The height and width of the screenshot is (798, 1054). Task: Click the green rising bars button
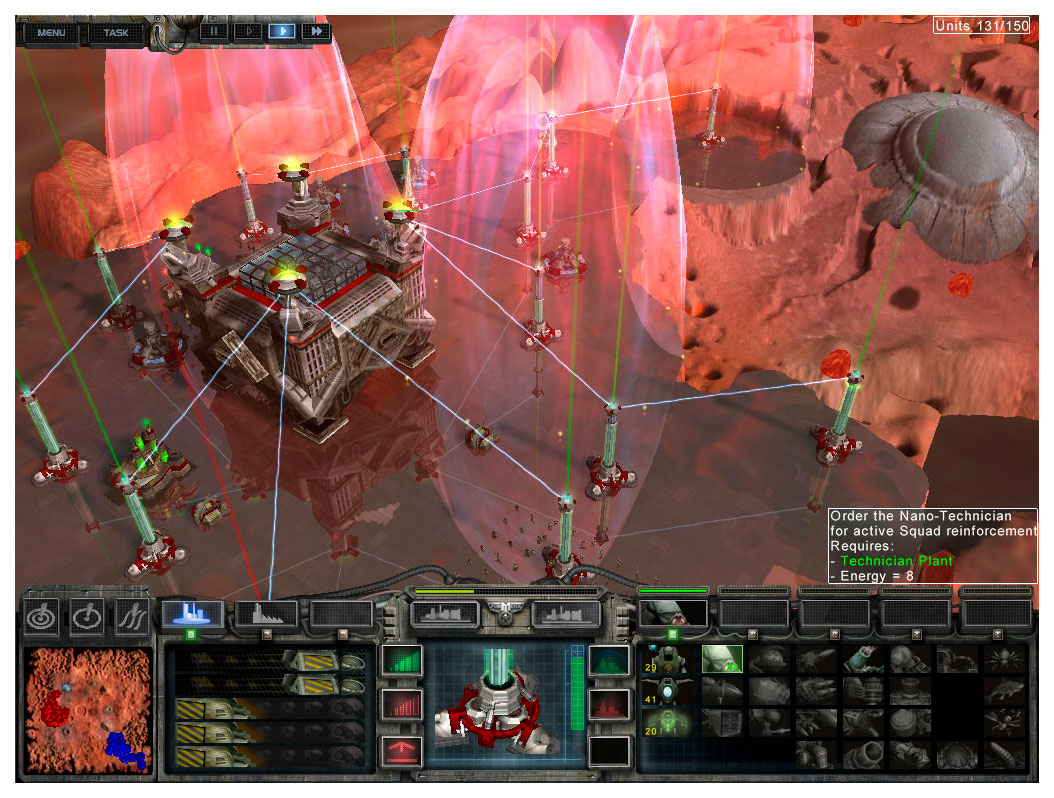pos(402,661)
